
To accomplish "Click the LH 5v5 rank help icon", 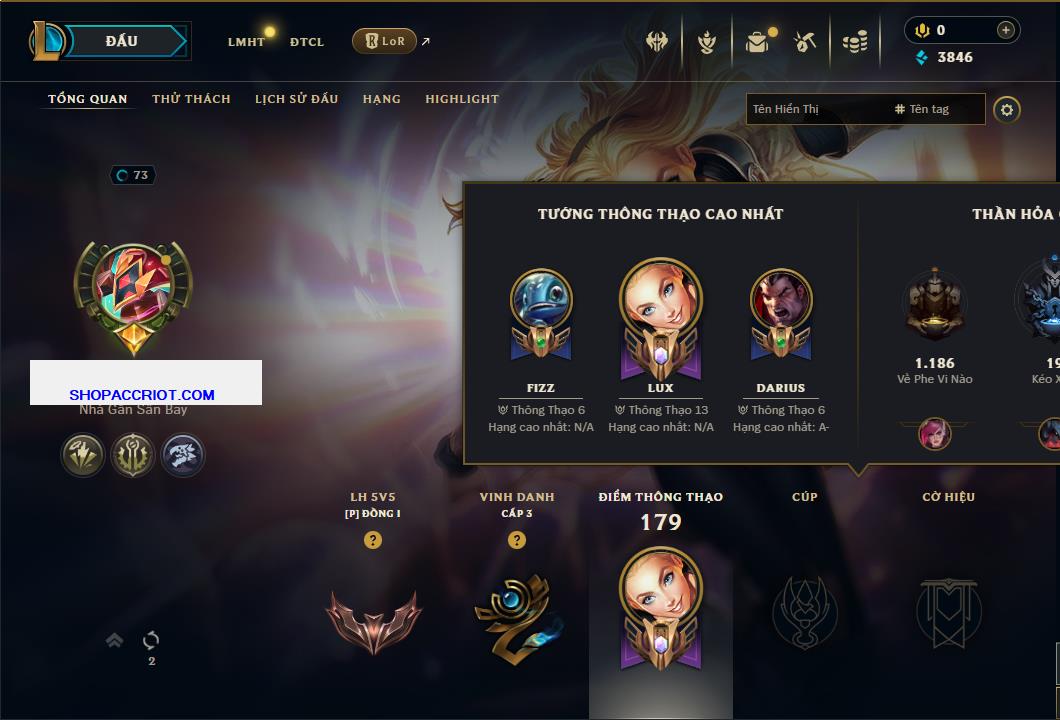I will point(373,540).
